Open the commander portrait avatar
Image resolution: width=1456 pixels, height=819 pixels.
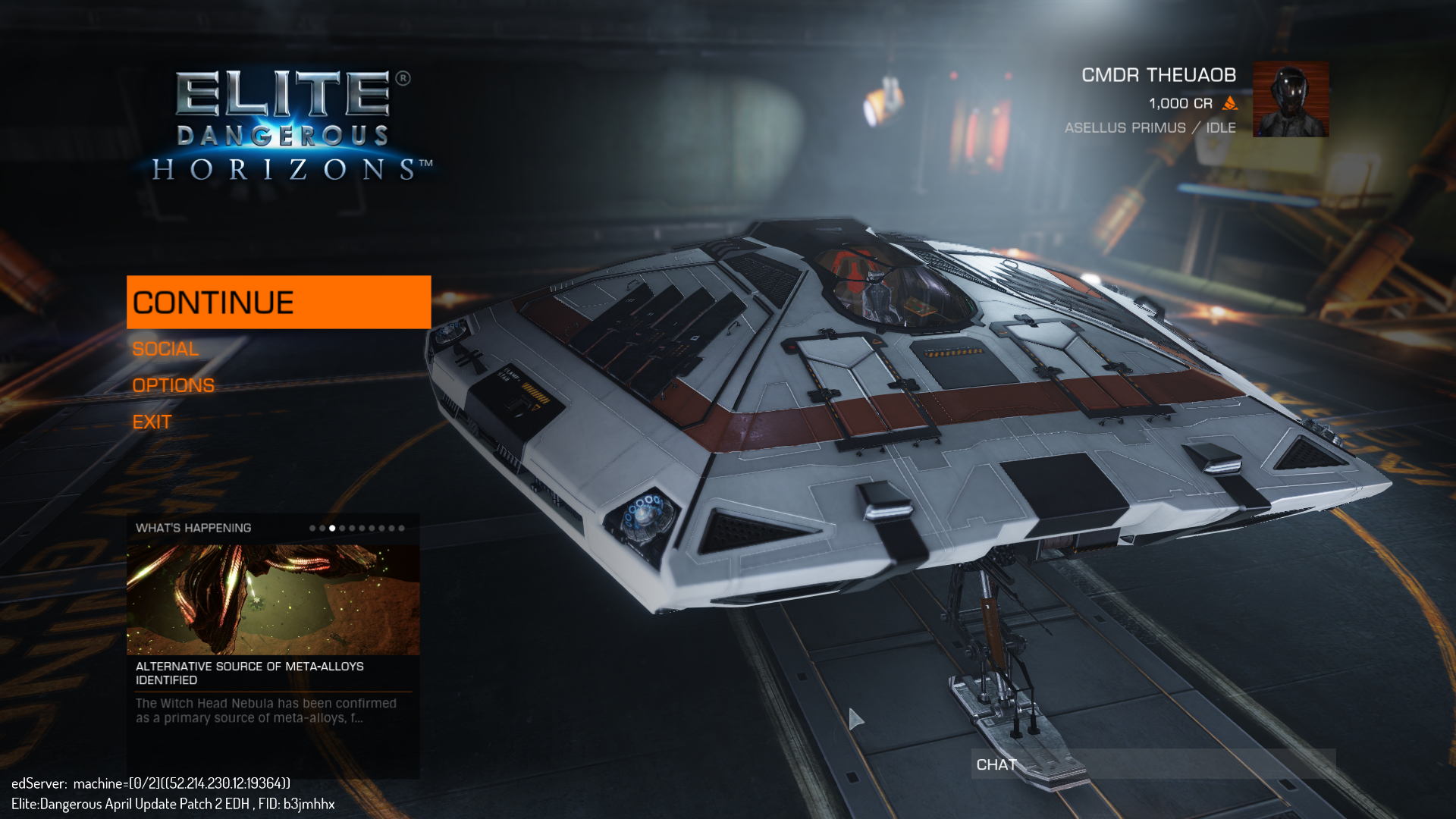coord(1290,99)
